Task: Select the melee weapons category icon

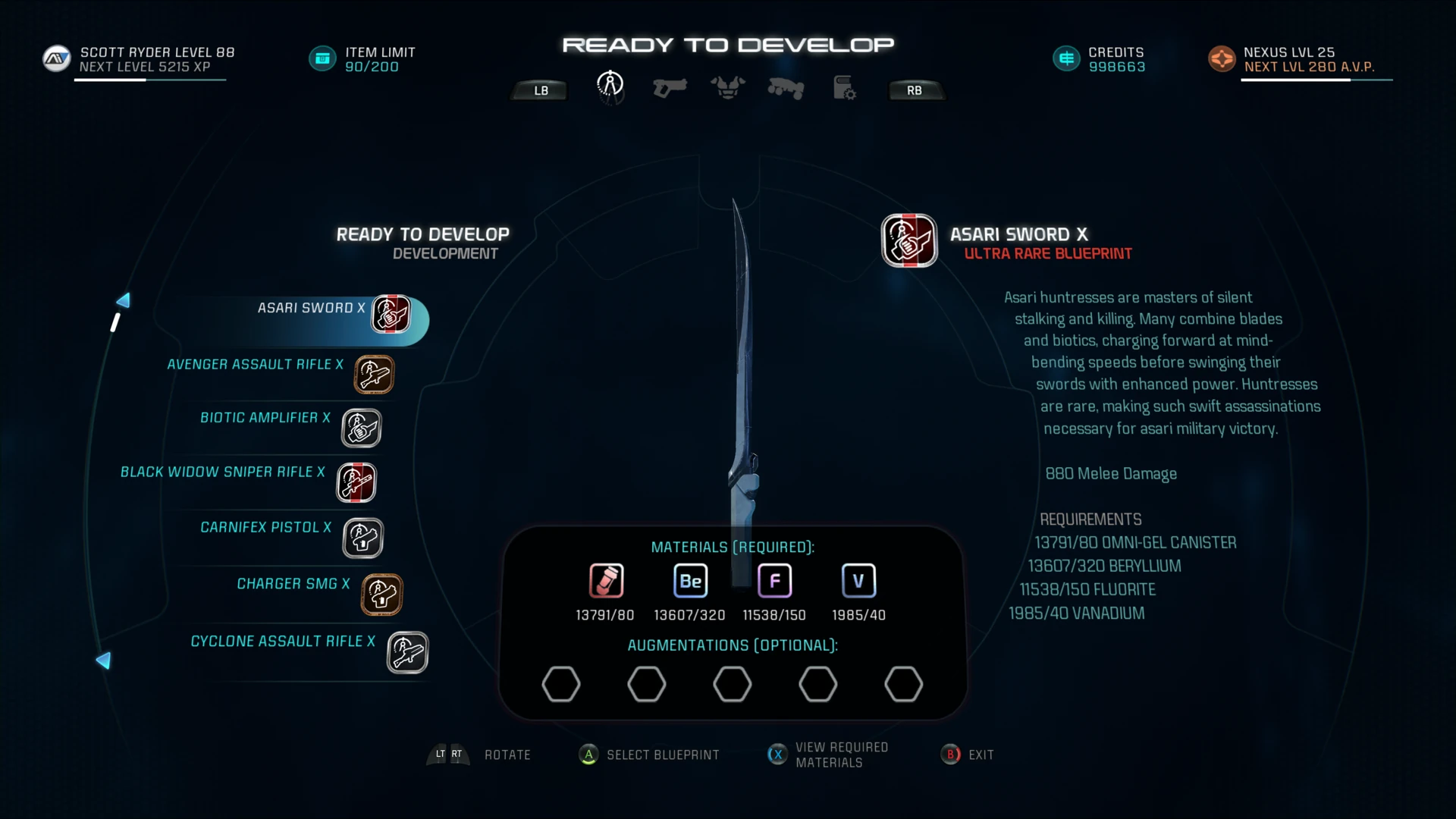Action: pos(610,86)
